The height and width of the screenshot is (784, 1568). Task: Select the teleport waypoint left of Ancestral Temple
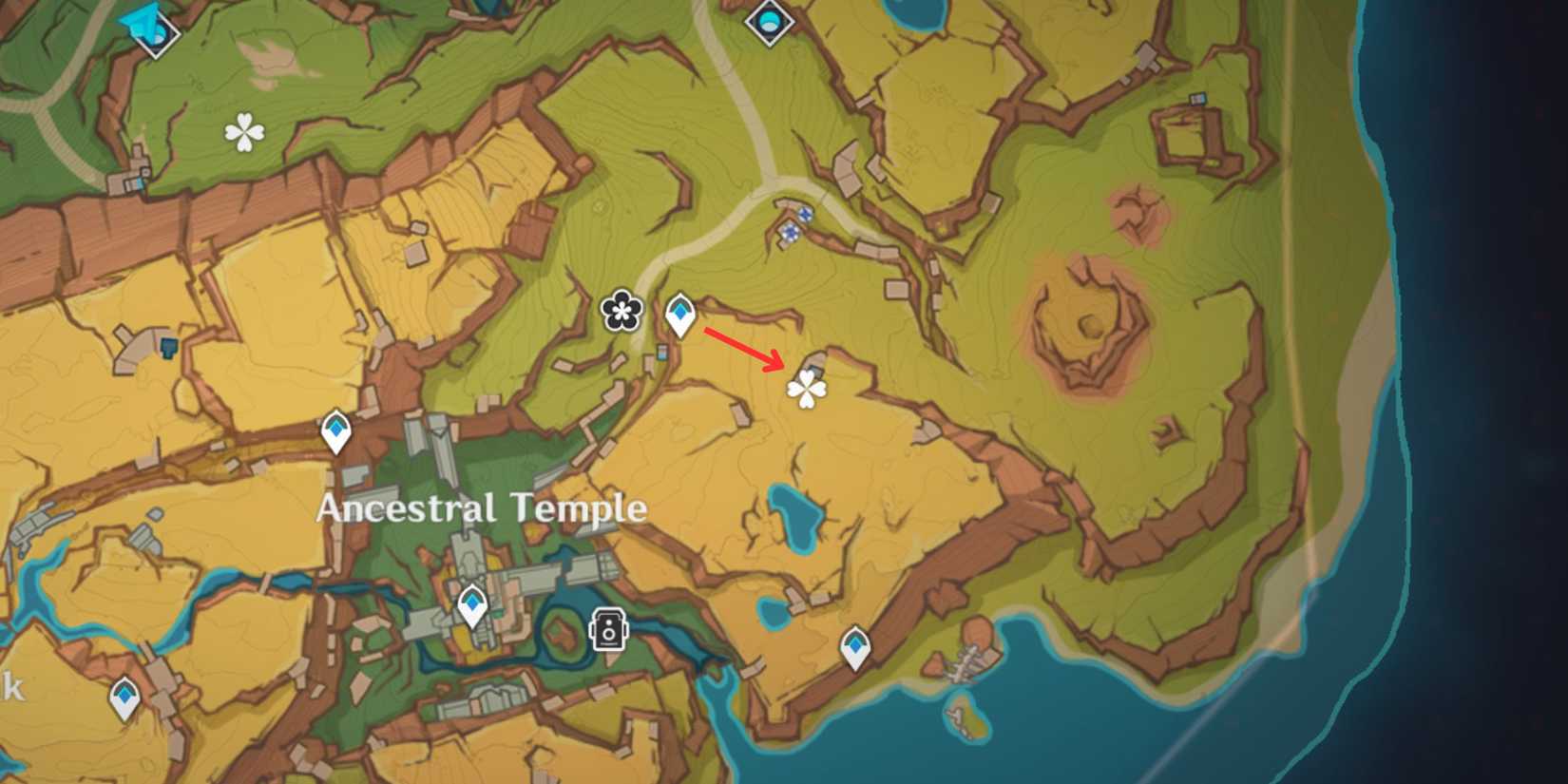click(x=337, y=429)
